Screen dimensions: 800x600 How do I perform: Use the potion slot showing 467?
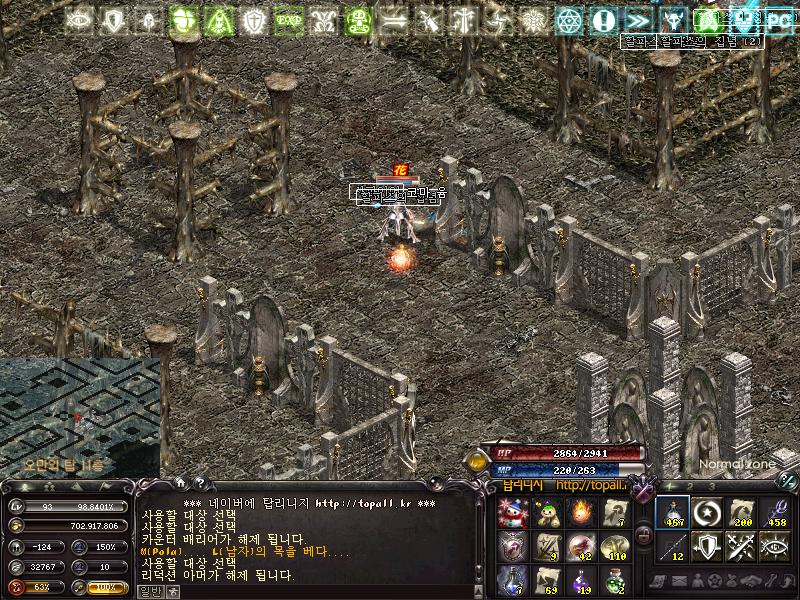tap(671, 513)
